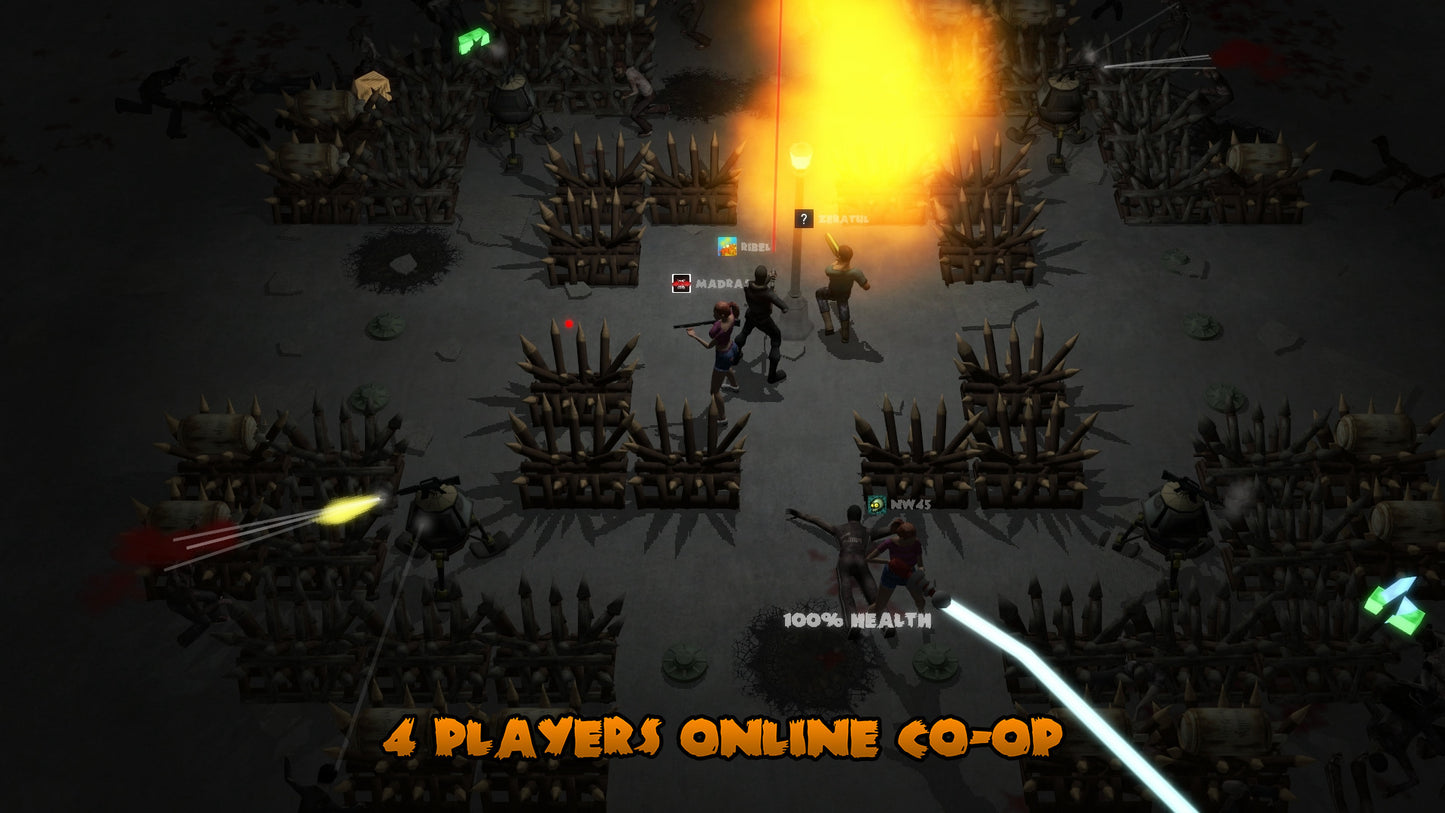Click the MADRAS name label
The height and width of the screenshot is (813, 1445).
click(723, 284)
